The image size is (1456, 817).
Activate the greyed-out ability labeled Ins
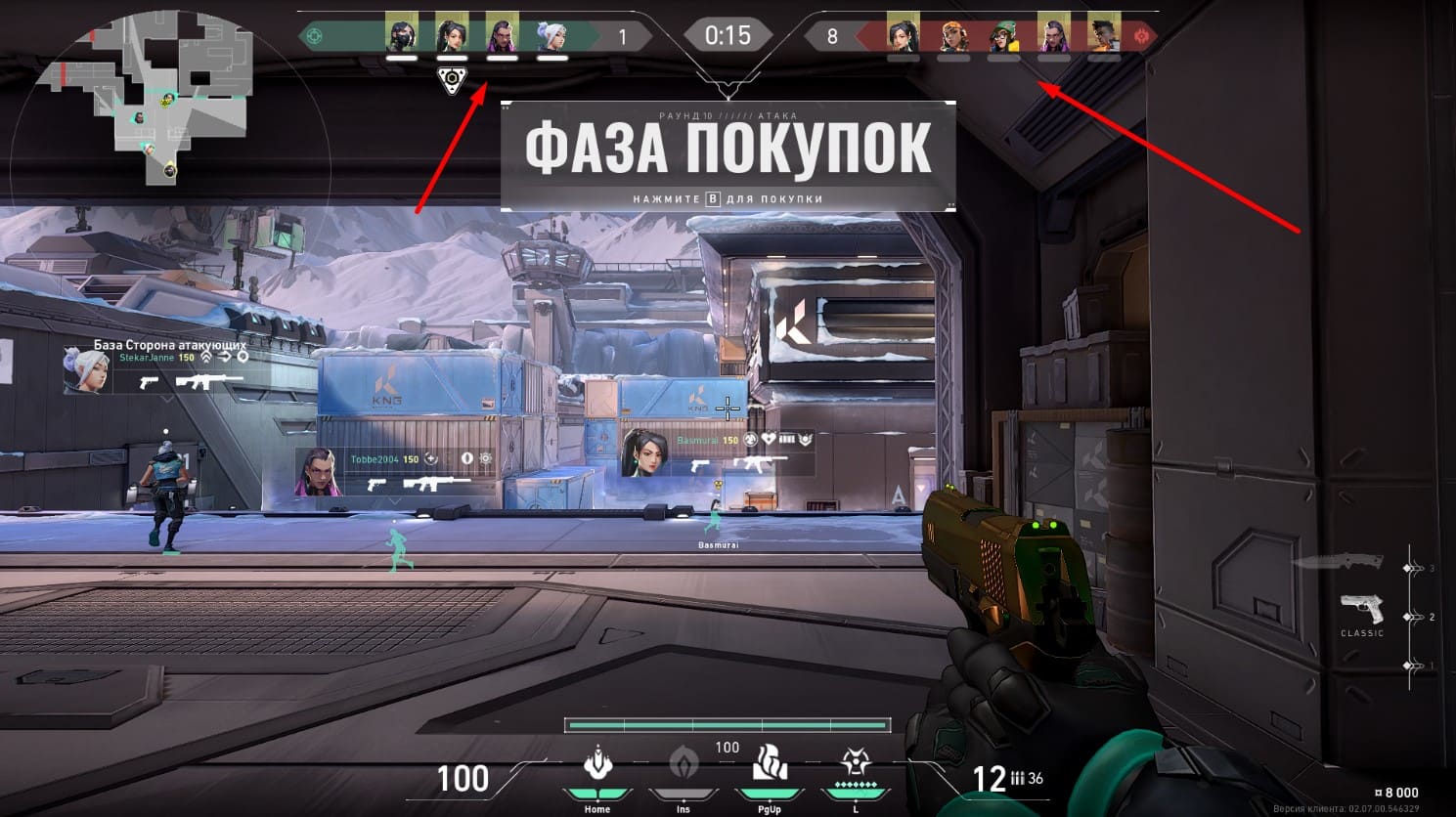point(683,764)
